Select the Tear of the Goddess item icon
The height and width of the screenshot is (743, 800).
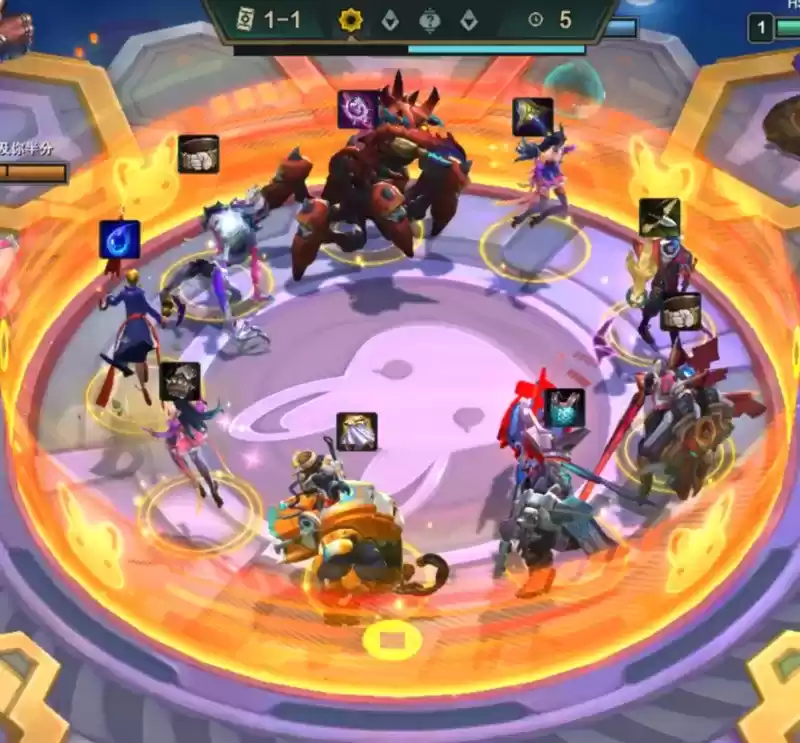(x=119, y=240)
